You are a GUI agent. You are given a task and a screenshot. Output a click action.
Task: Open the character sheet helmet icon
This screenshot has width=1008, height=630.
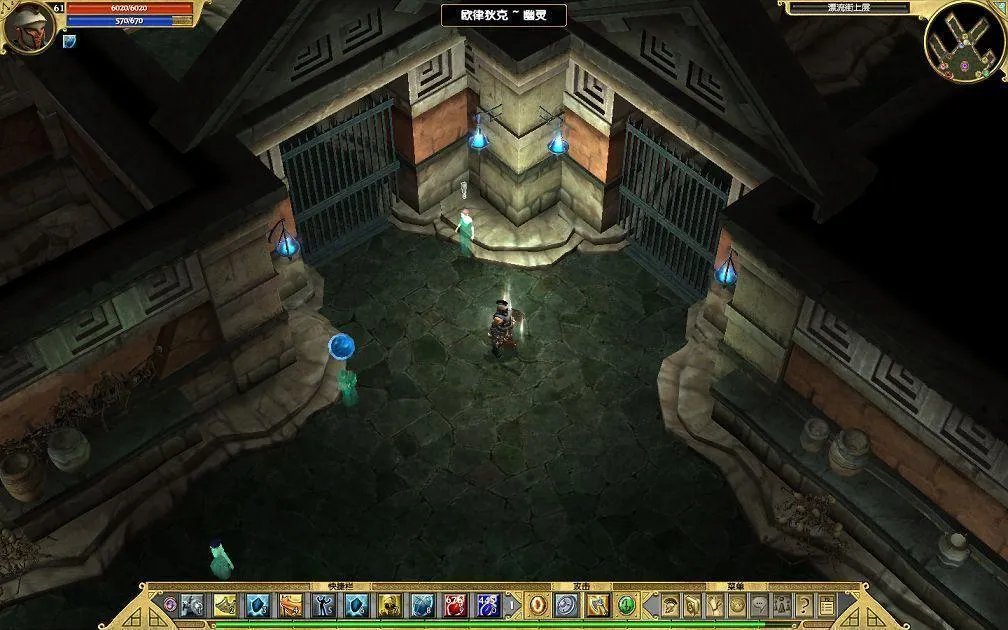click(x=670, y=605)
